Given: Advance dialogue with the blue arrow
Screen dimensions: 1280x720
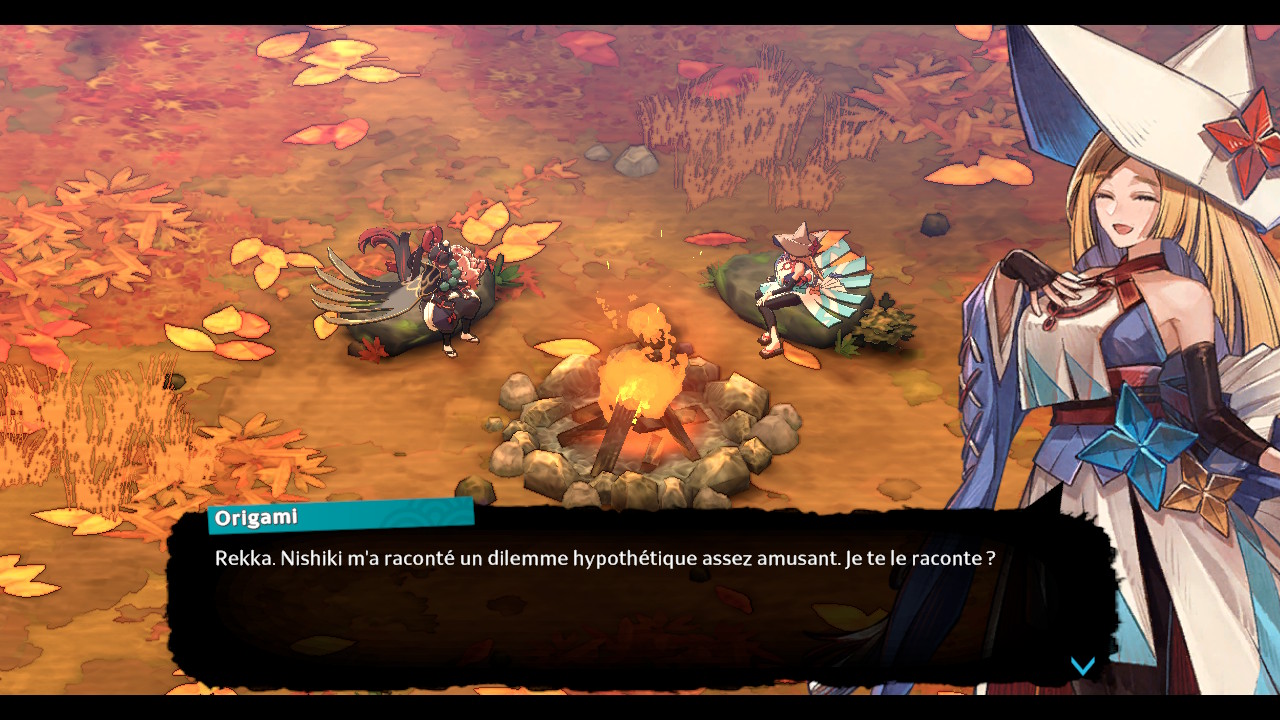Looking at the screenshot, I should click(x=1082, y=666).
